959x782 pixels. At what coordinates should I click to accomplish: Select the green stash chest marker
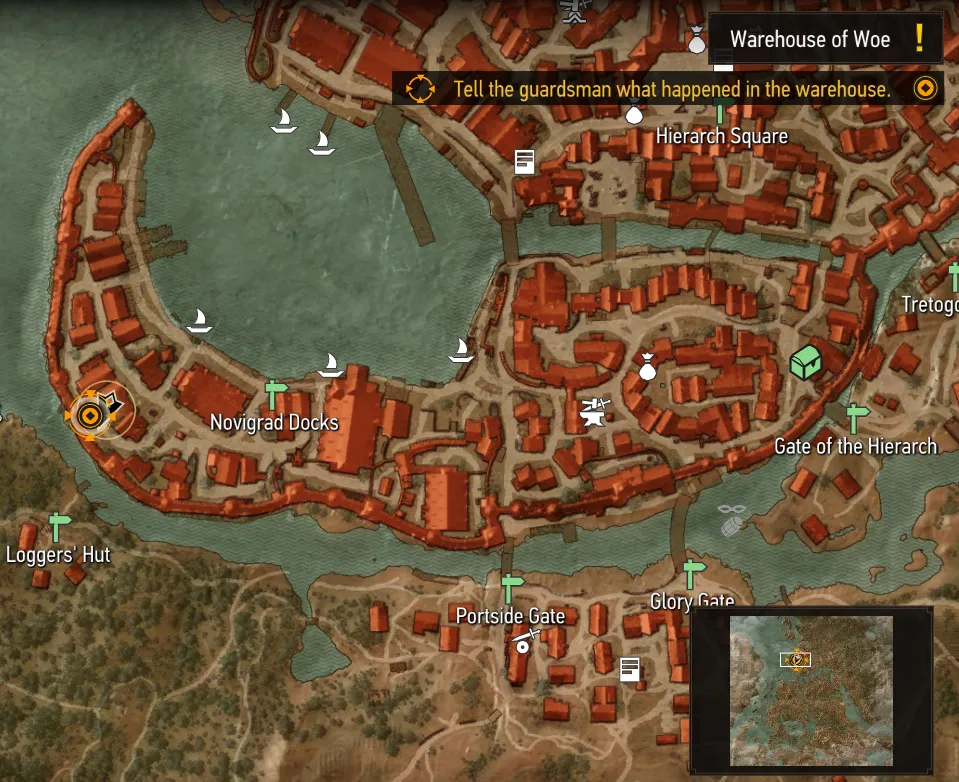coord(806,362)
